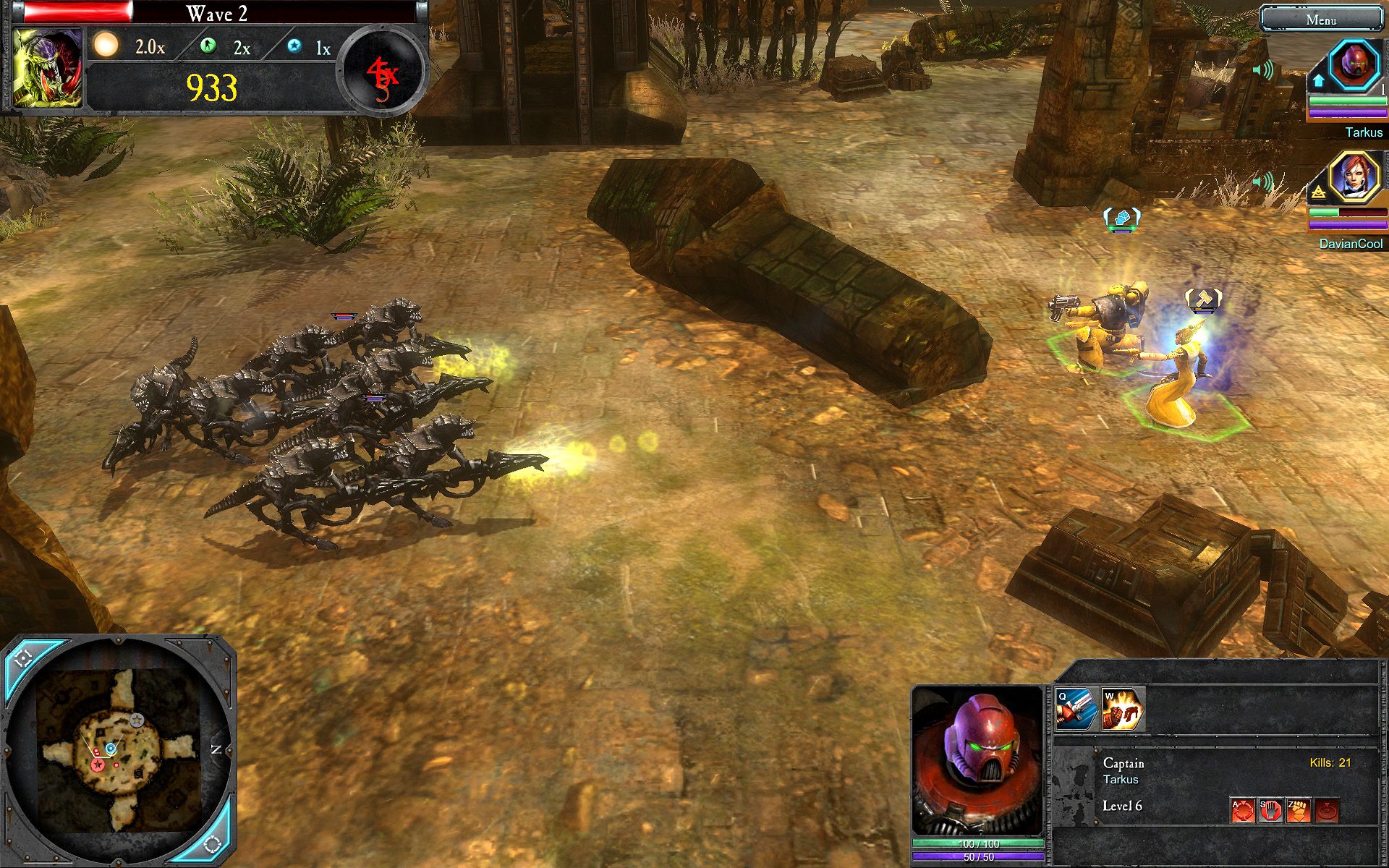The image size is (1389, 868).
Task: Activate the Q sword strike ability
Action: (1076, 710)
